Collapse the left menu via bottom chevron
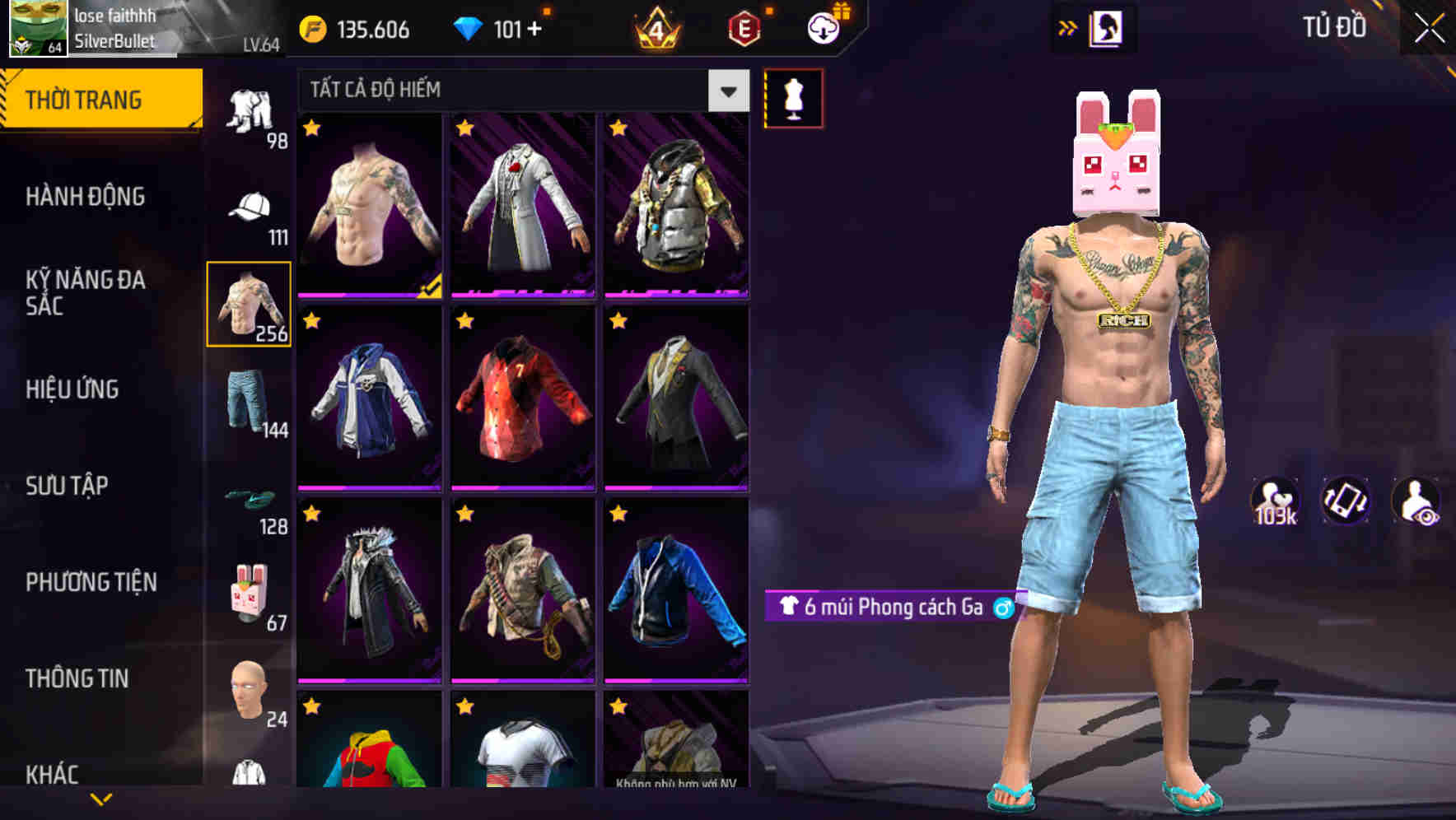Viewport: 1456px width, 820px height. tap(99, 800)
